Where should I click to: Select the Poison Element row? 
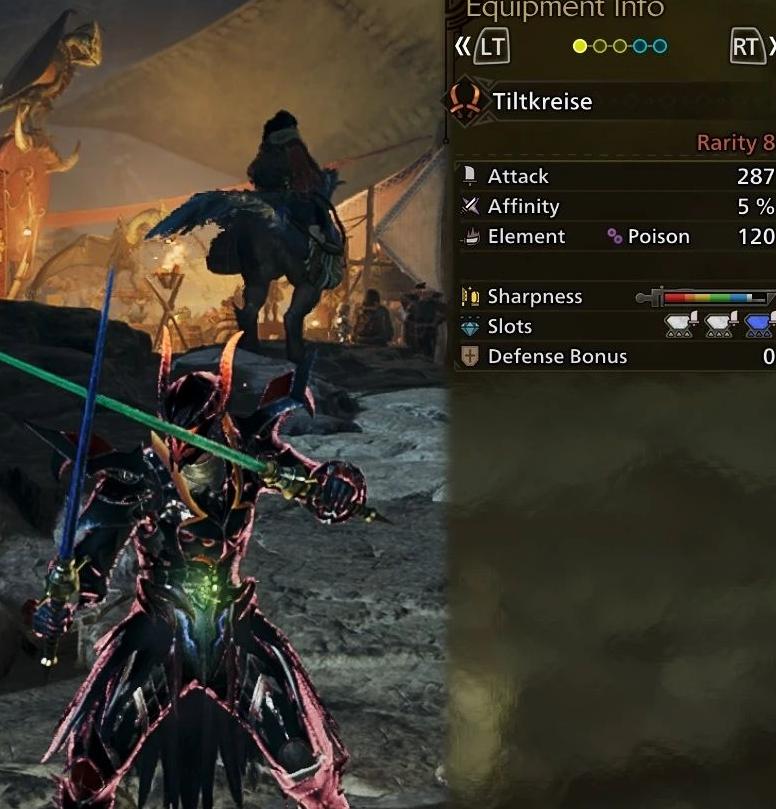pyautogui.click(x=615, y=237)
